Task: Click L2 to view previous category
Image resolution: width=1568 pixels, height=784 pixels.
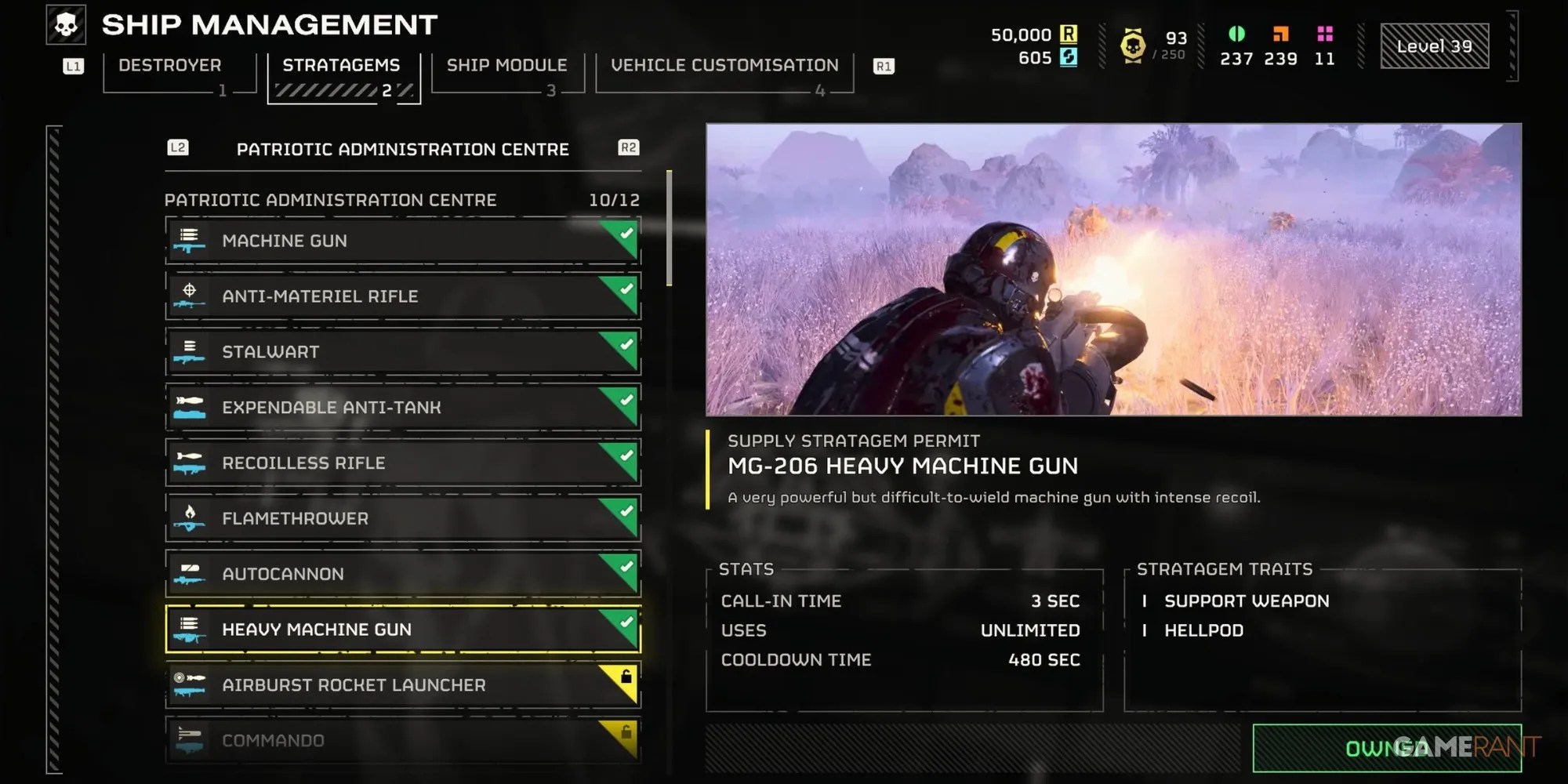Action: [178, 147]
